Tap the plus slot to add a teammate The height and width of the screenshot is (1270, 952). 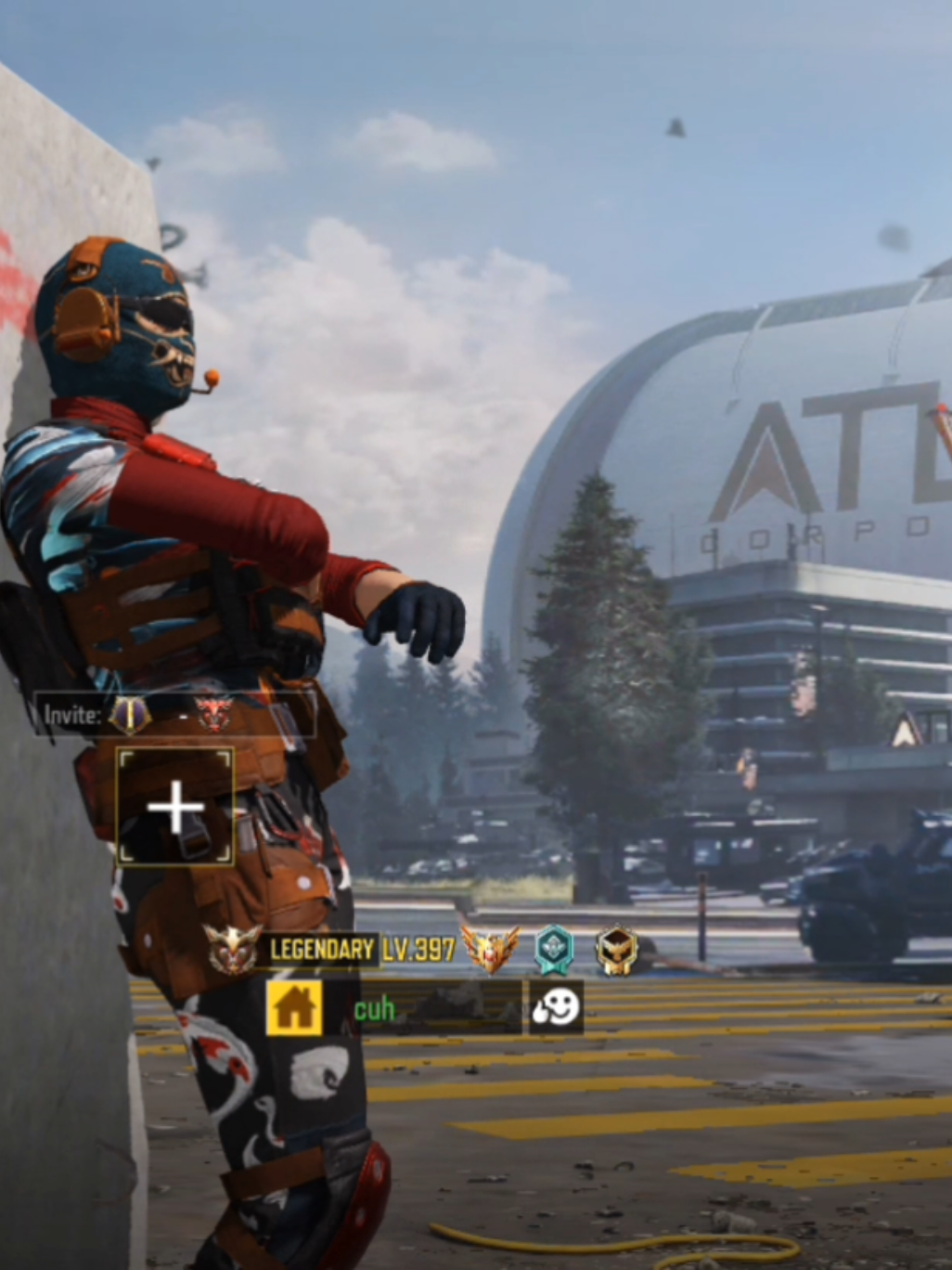coord(174,807)
